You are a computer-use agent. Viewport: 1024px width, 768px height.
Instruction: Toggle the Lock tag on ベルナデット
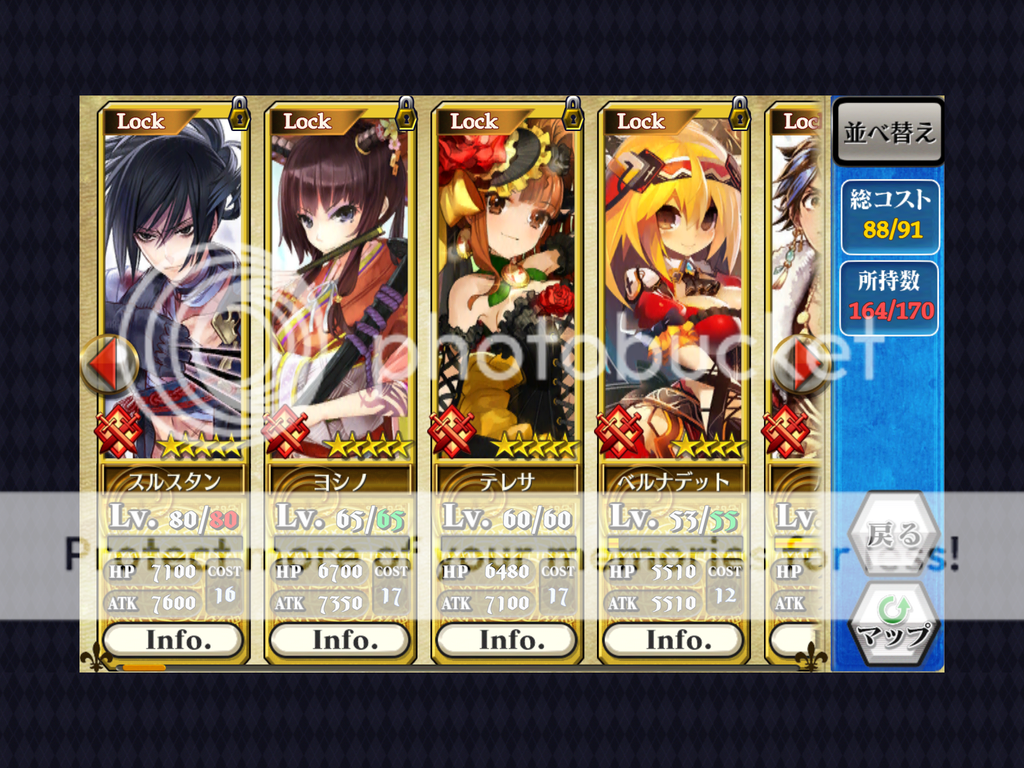pyautogui.click(x=642, y=121)
